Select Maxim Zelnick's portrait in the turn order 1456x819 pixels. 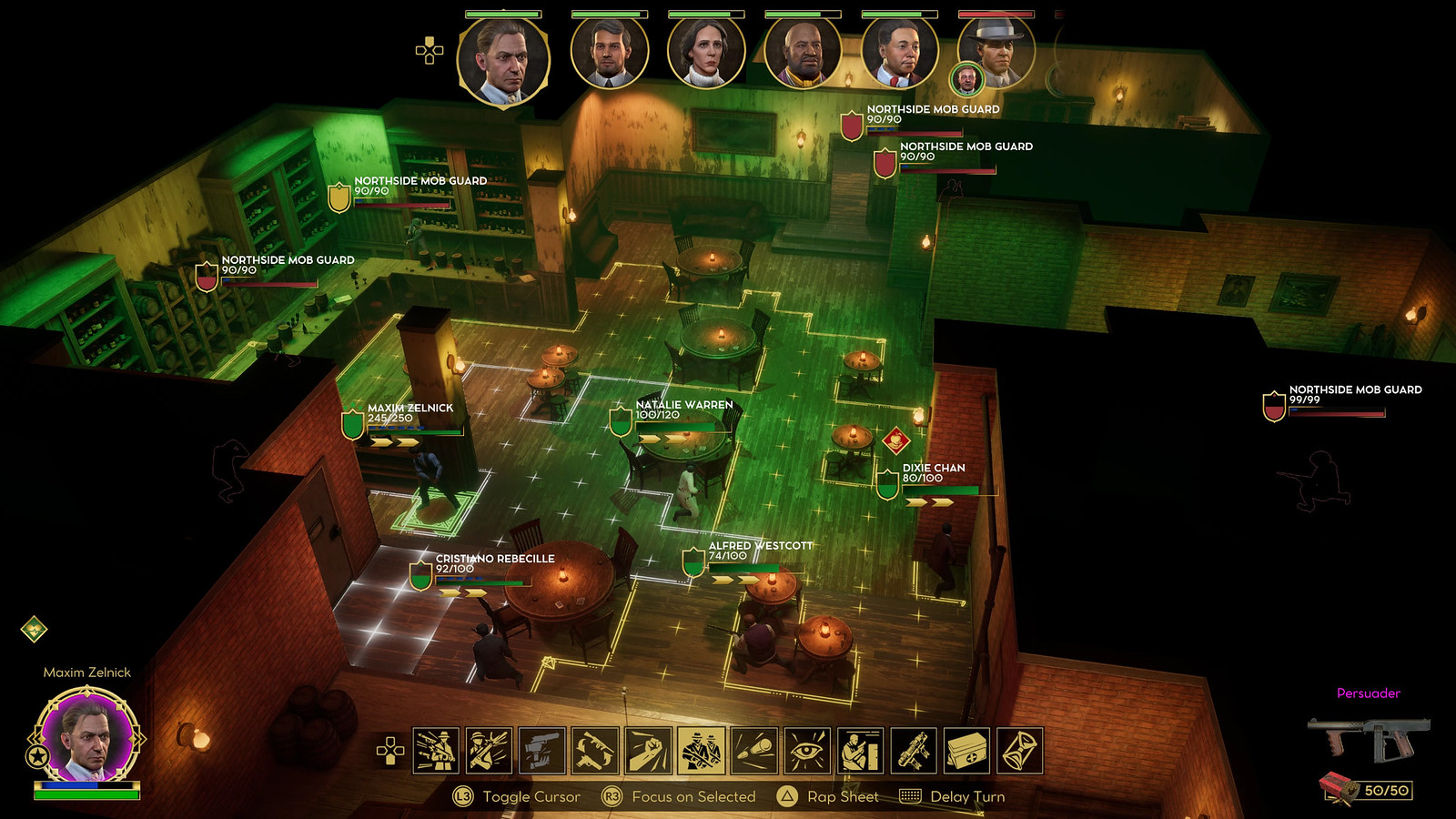pyautogui.click(x=503, y=62)
